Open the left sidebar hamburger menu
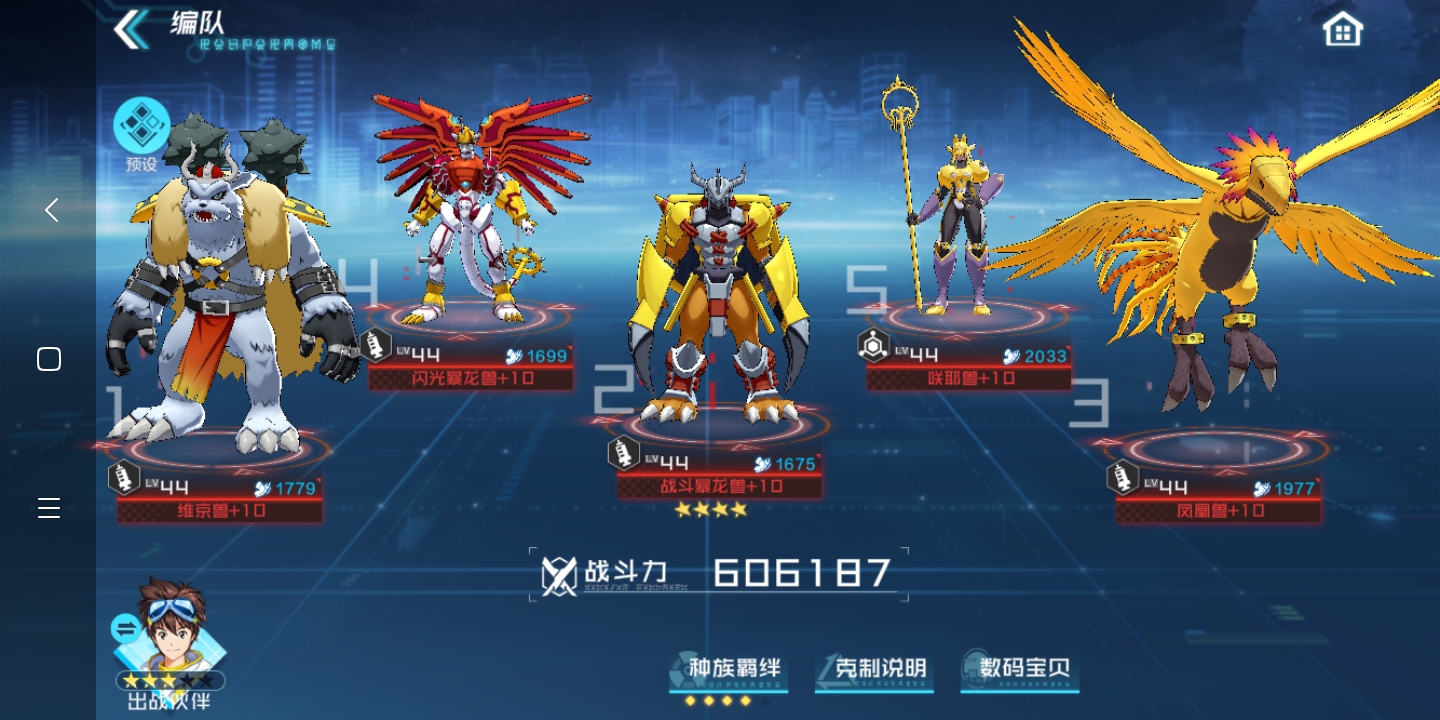Viewport: 1440px width, 720px height. pos(49,508)
